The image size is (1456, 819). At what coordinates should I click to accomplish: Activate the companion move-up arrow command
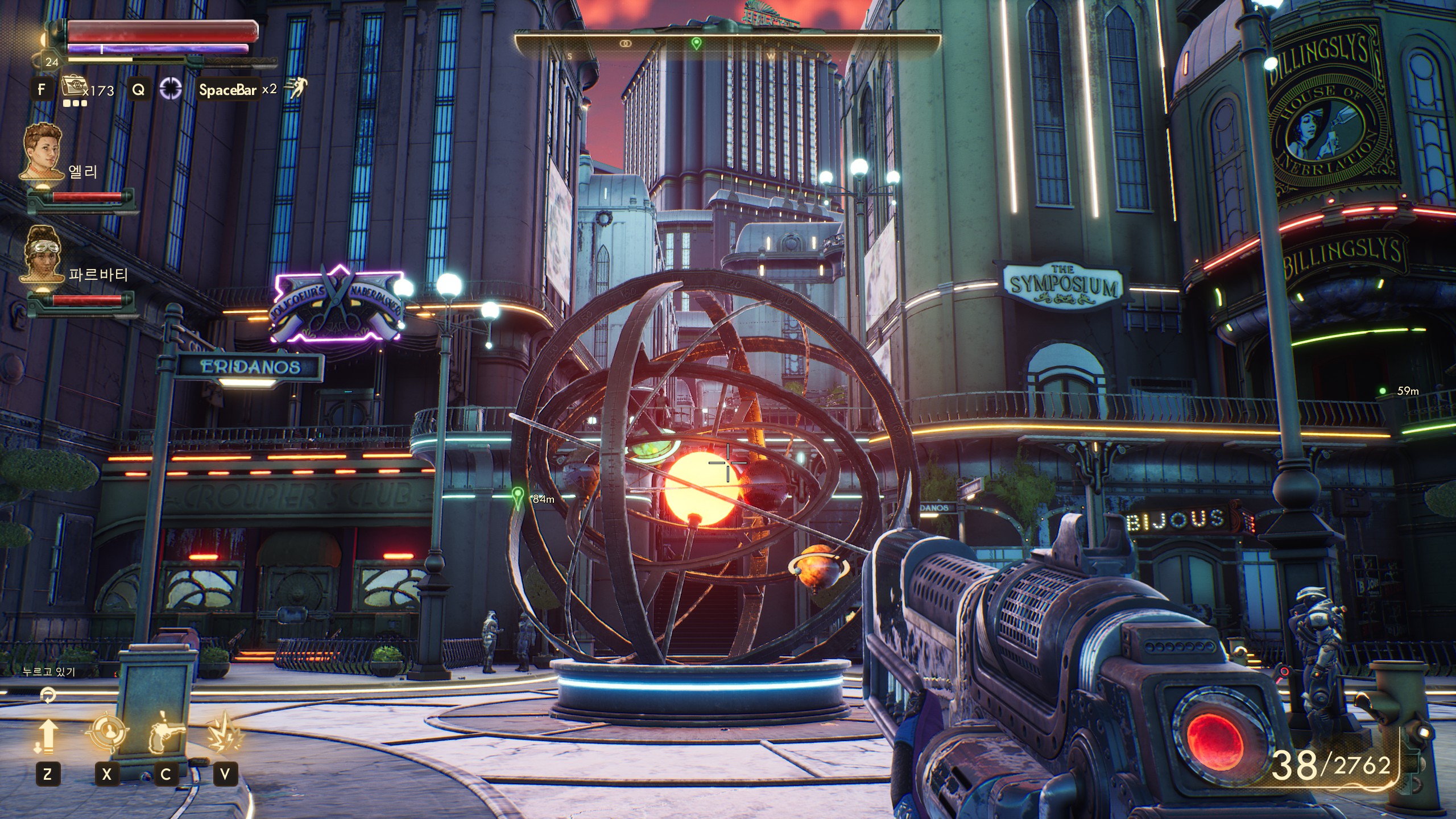[x=48, y=736]
